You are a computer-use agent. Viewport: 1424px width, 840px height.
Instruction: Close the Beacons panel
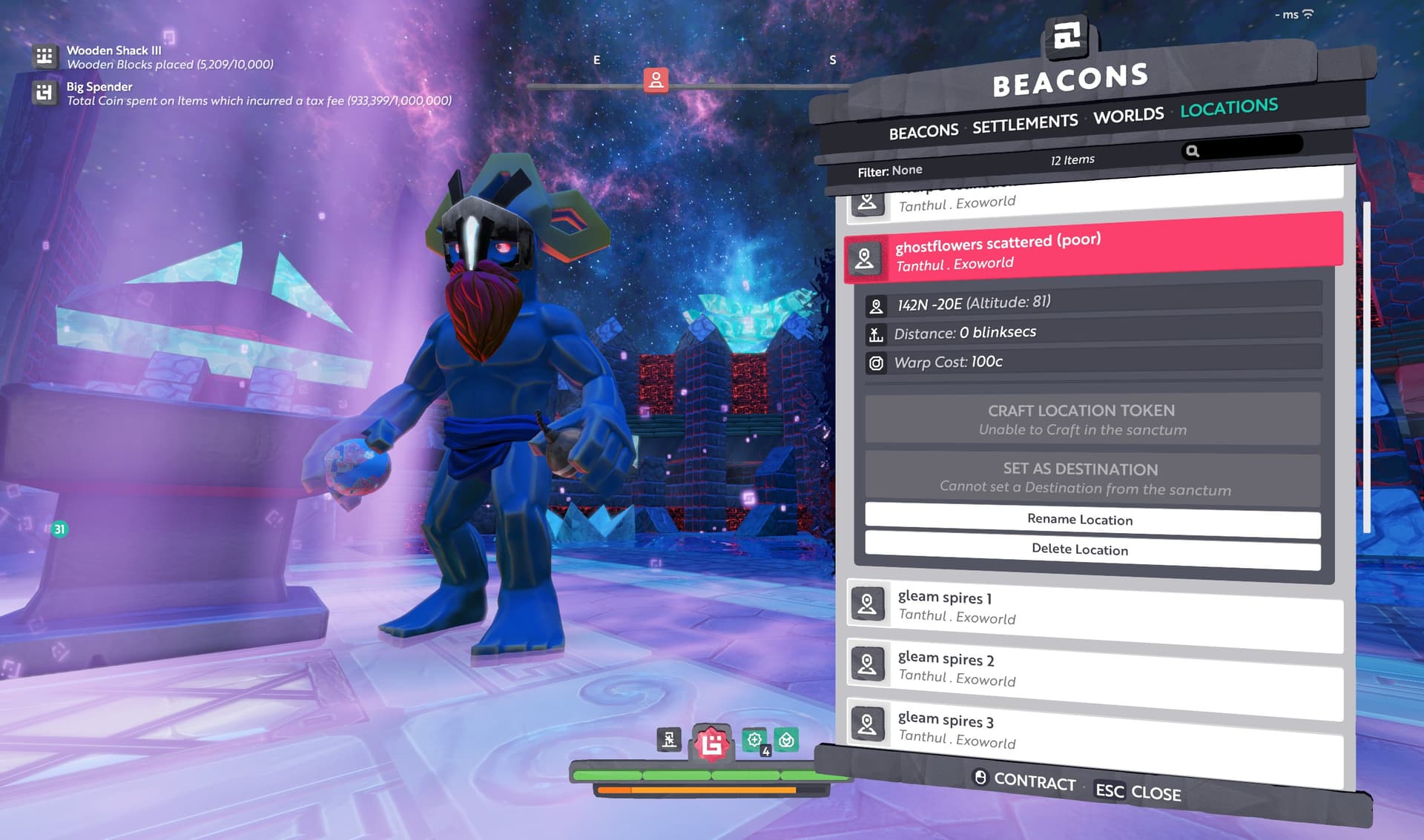(x=1138, y=792)
